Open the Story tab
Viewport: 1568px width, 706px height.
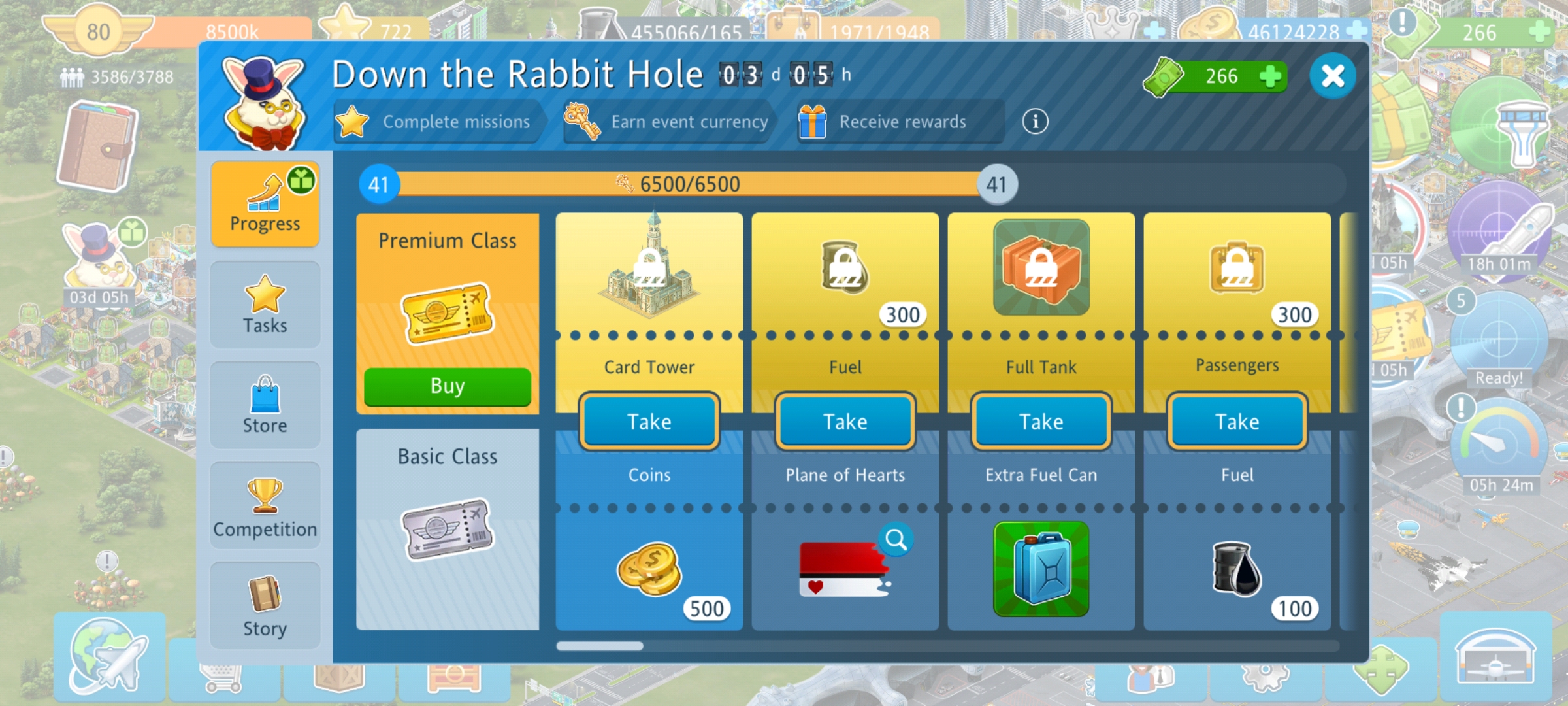coord(265,607)
